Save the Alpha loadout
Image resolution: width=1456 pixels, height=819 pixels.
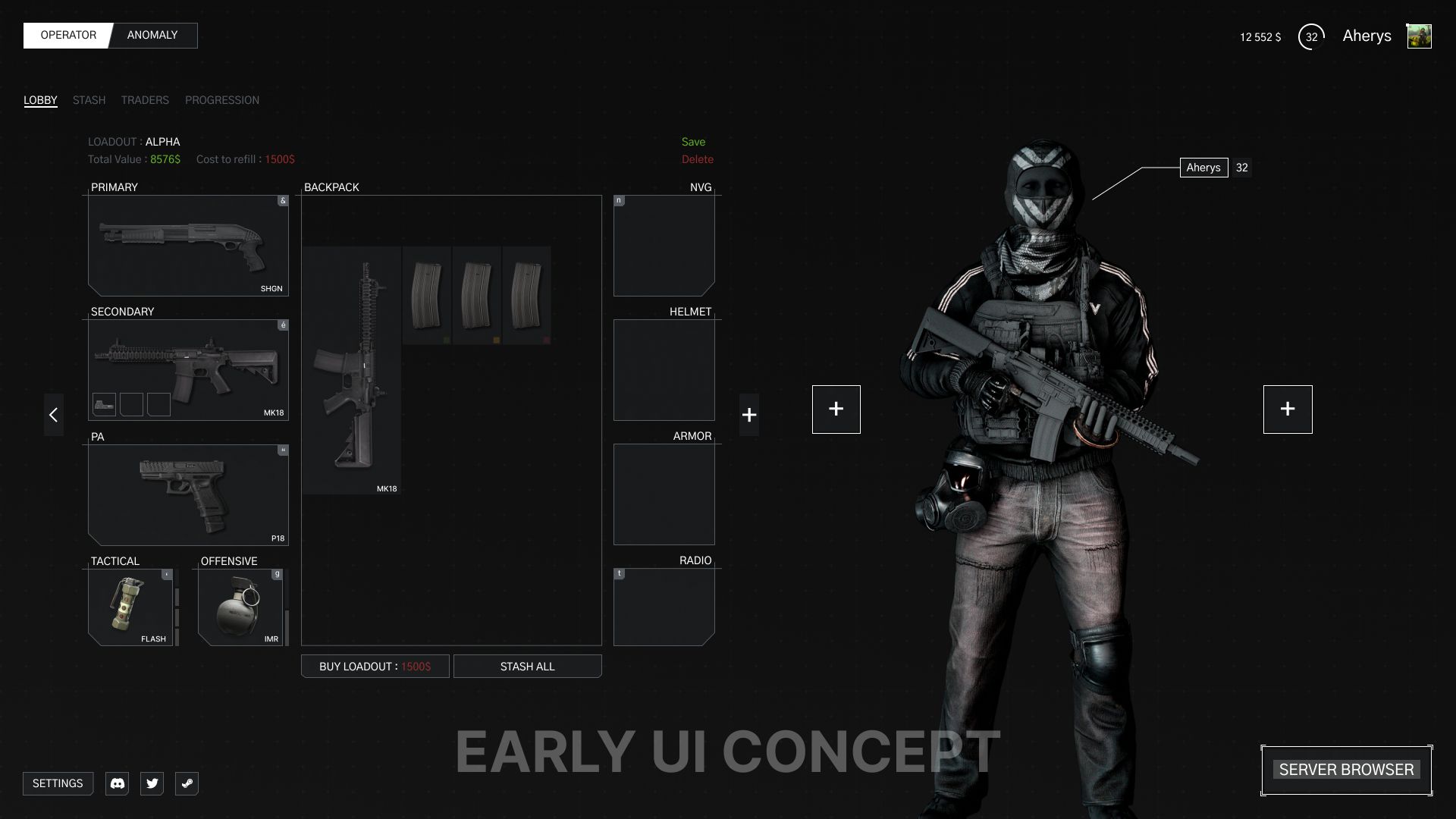(693, 142)
